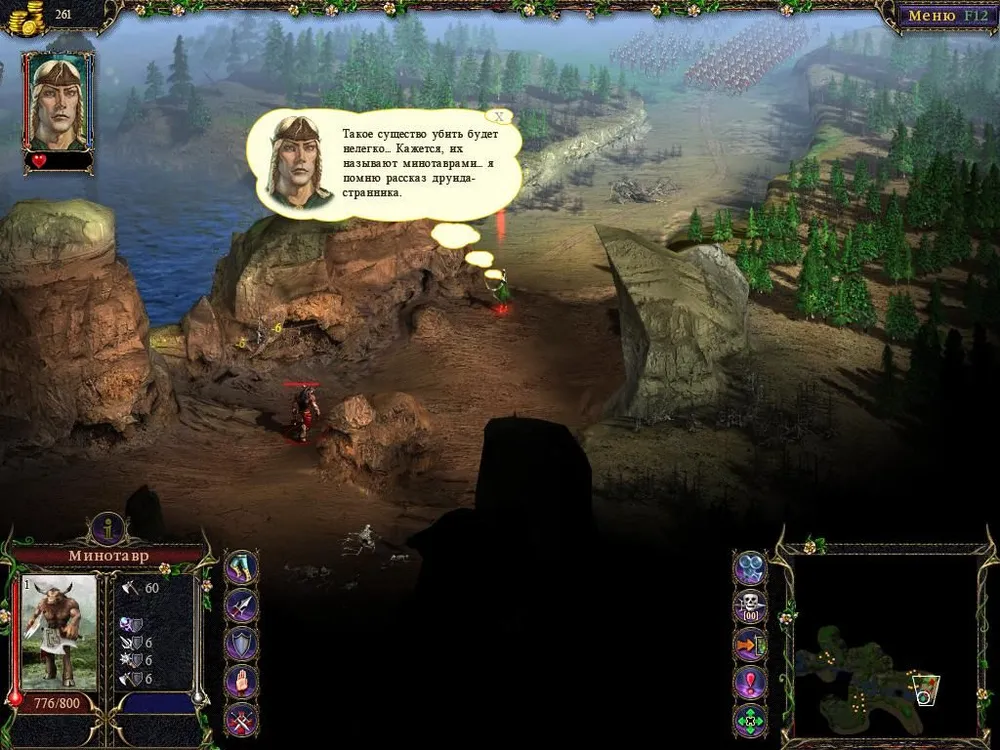Open the unit info button

coord(107,528)
